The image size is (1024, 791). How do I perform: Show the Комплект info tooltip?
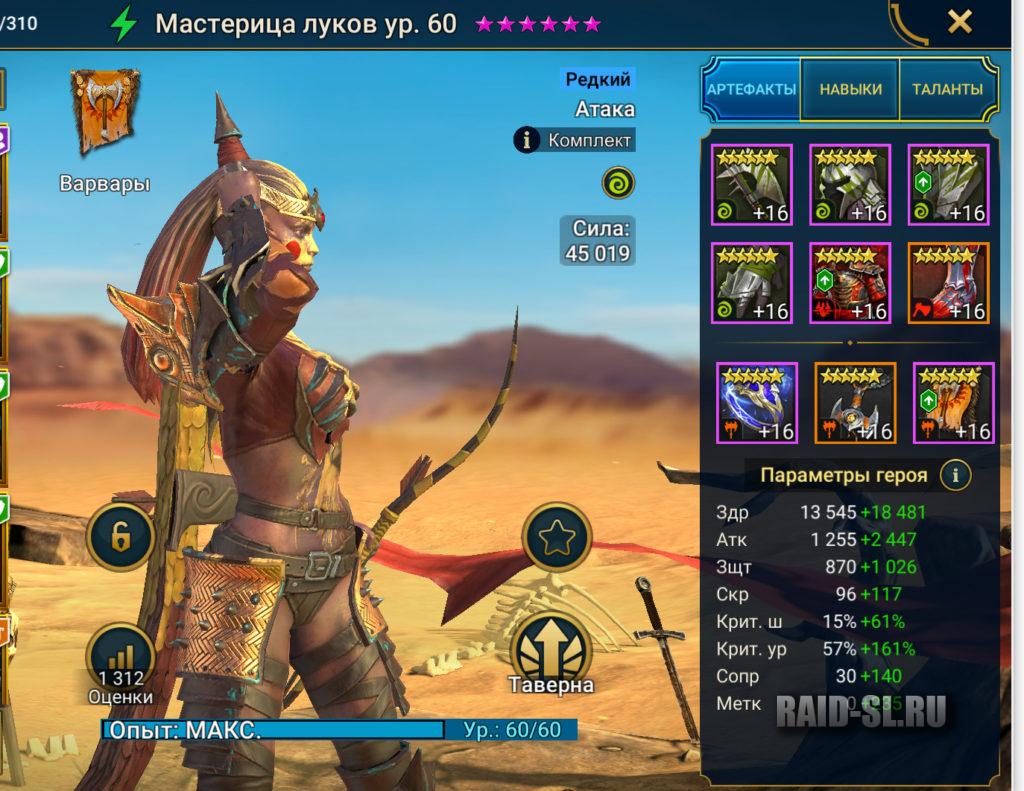tap(528, 140)
